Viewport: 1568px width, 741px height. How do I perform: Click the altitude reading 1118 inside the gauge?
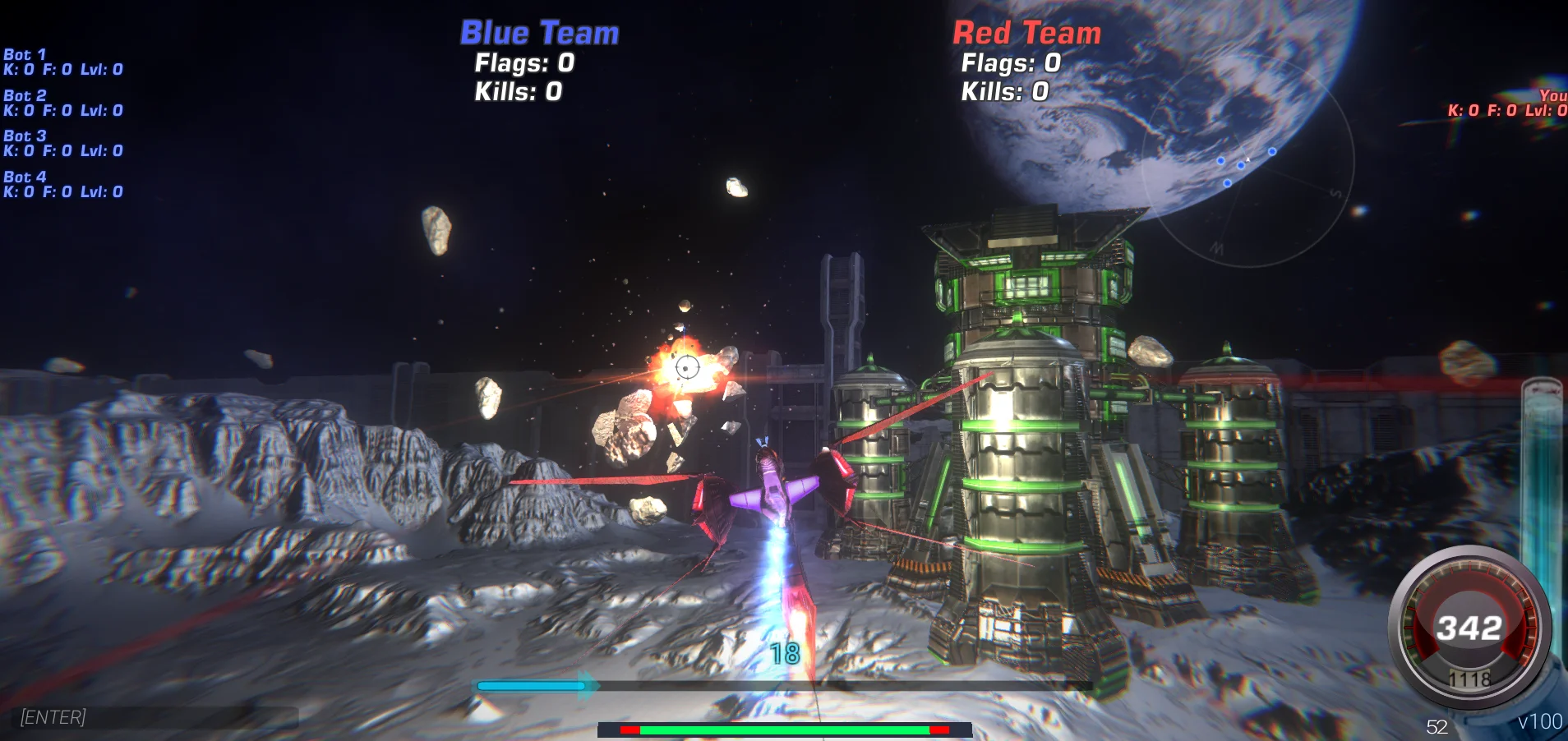click(1471, 679)
